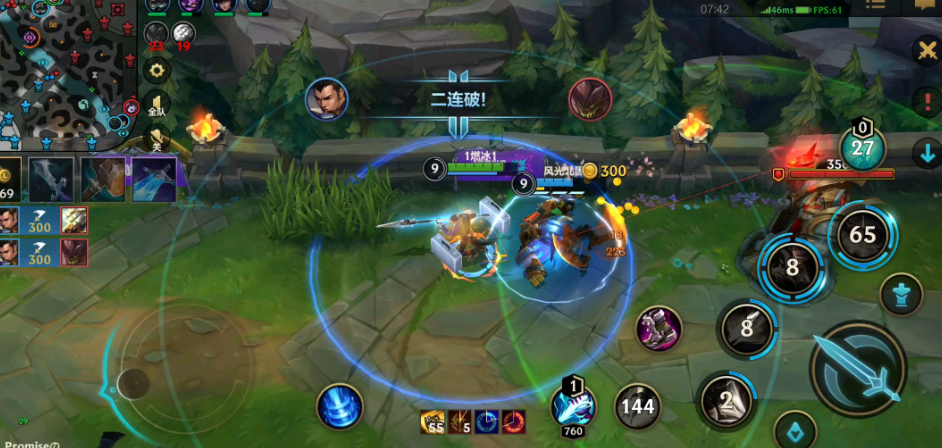This screenshot has height=448, width=942.
Task: Buy the recommended hammer item
Action: 103,178
